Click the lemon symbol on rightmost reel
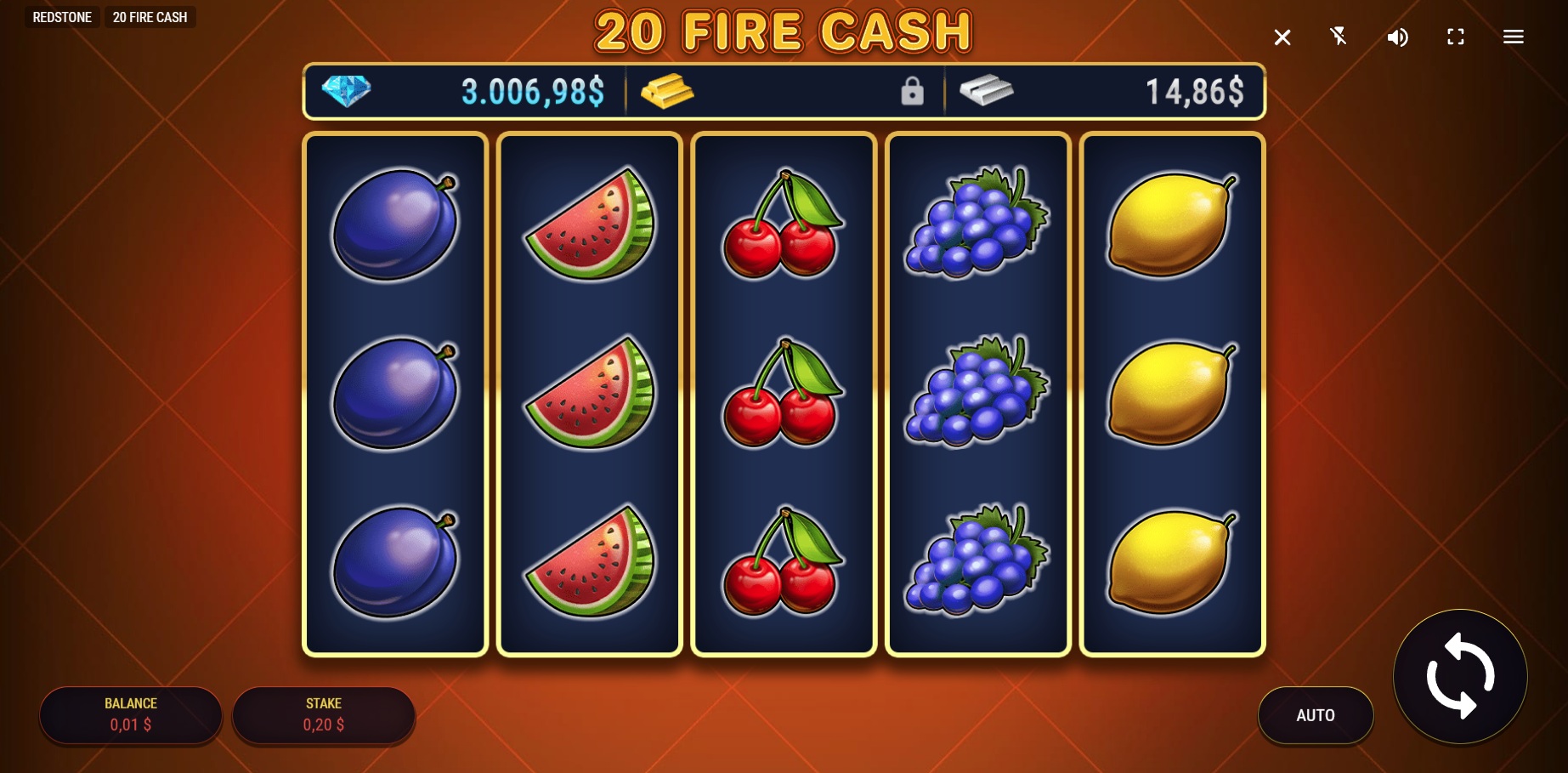Viewport: 1568px width, 773px height. 1170,391
